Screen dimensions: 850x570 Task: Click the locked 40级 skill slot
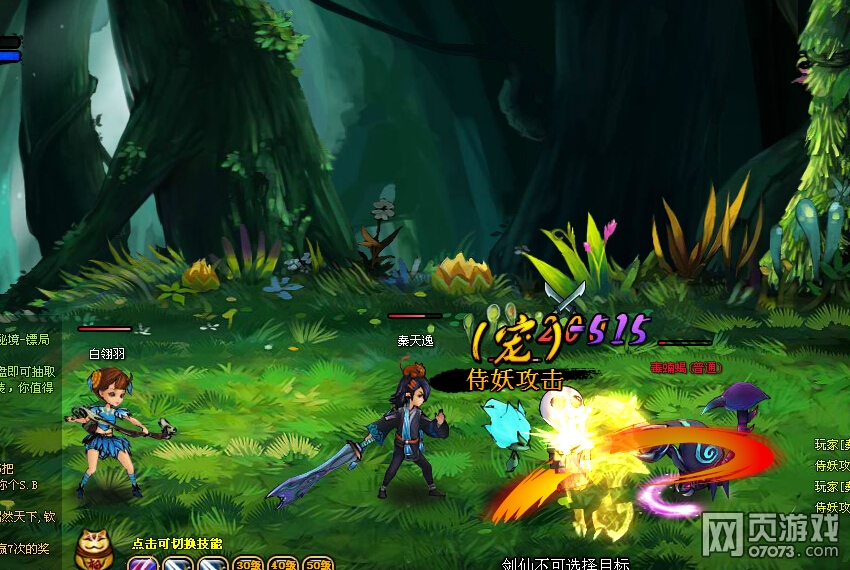tap(283, 564)
